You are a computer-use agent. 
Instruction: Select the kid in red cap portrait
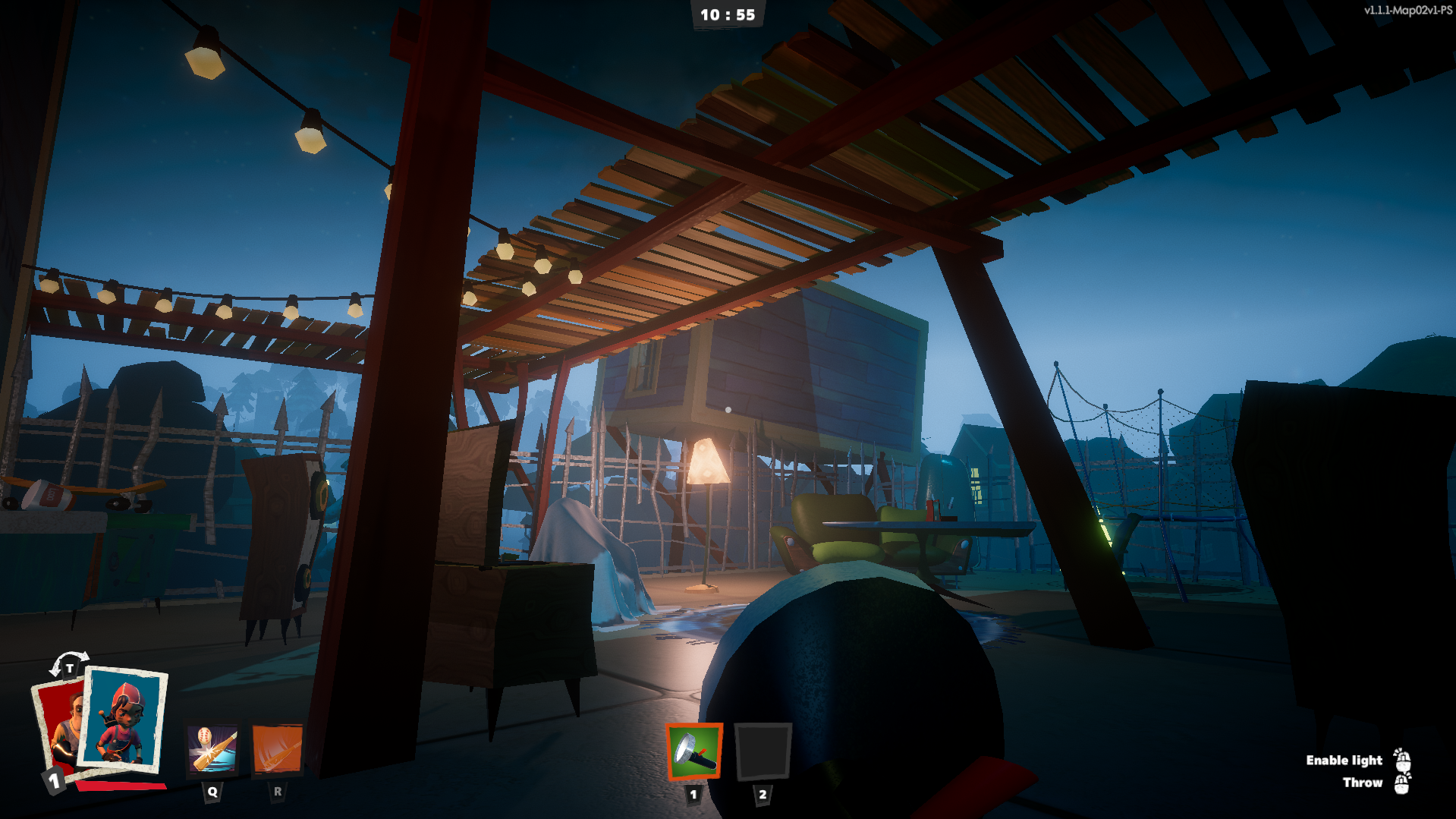(x=124, y=719)
